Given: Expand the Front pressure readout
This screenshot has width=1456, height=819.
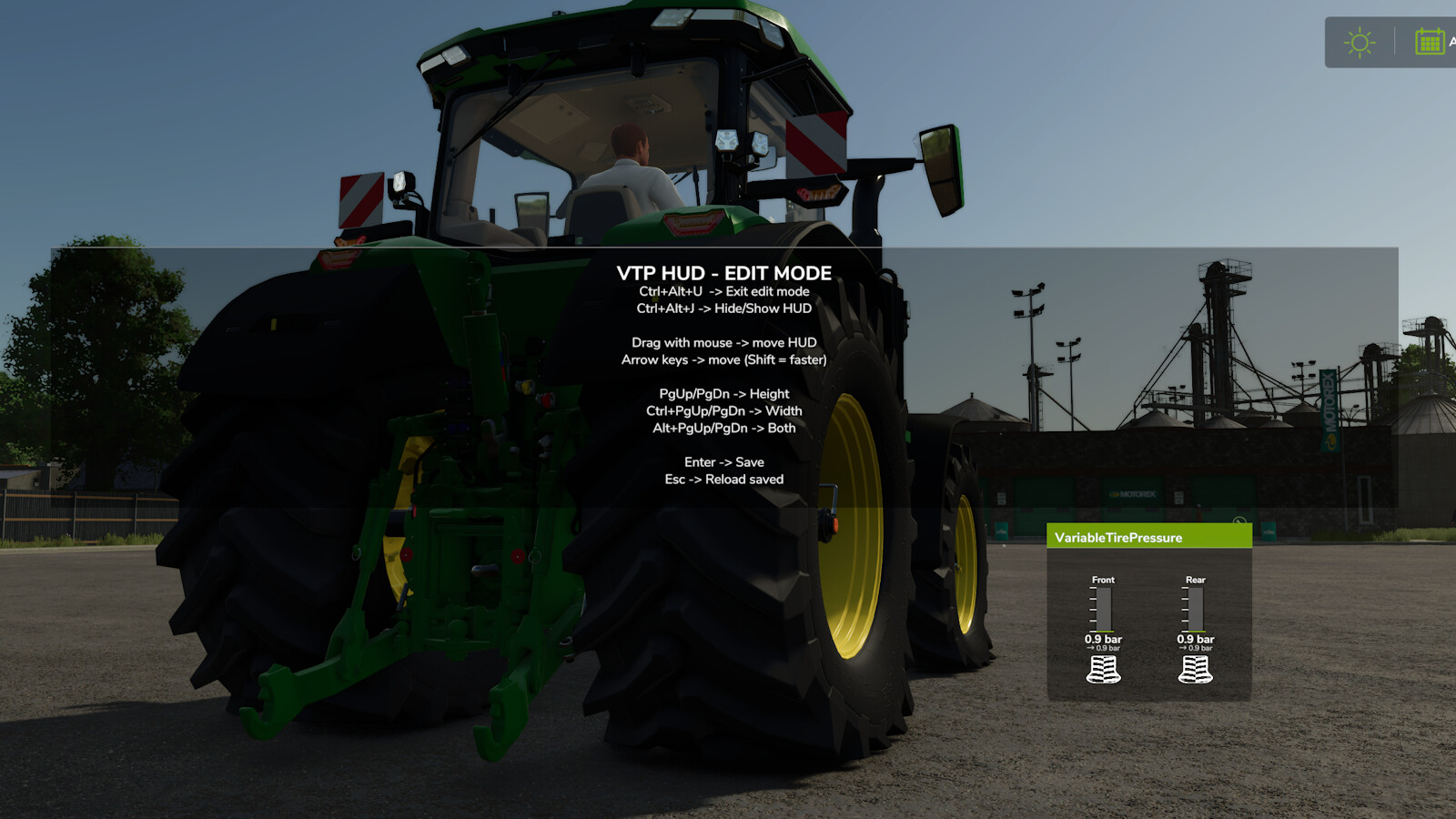Looking at the screenshot, I should [x=1103, y=639].
